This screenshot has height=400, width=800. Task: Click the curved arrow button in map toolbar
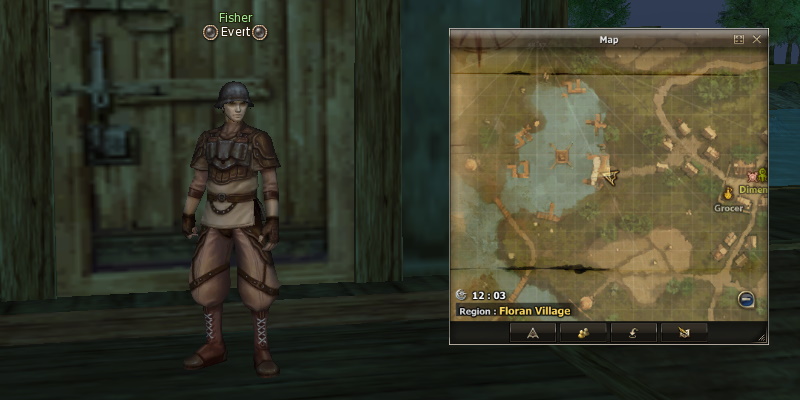(x=633, y=332)
